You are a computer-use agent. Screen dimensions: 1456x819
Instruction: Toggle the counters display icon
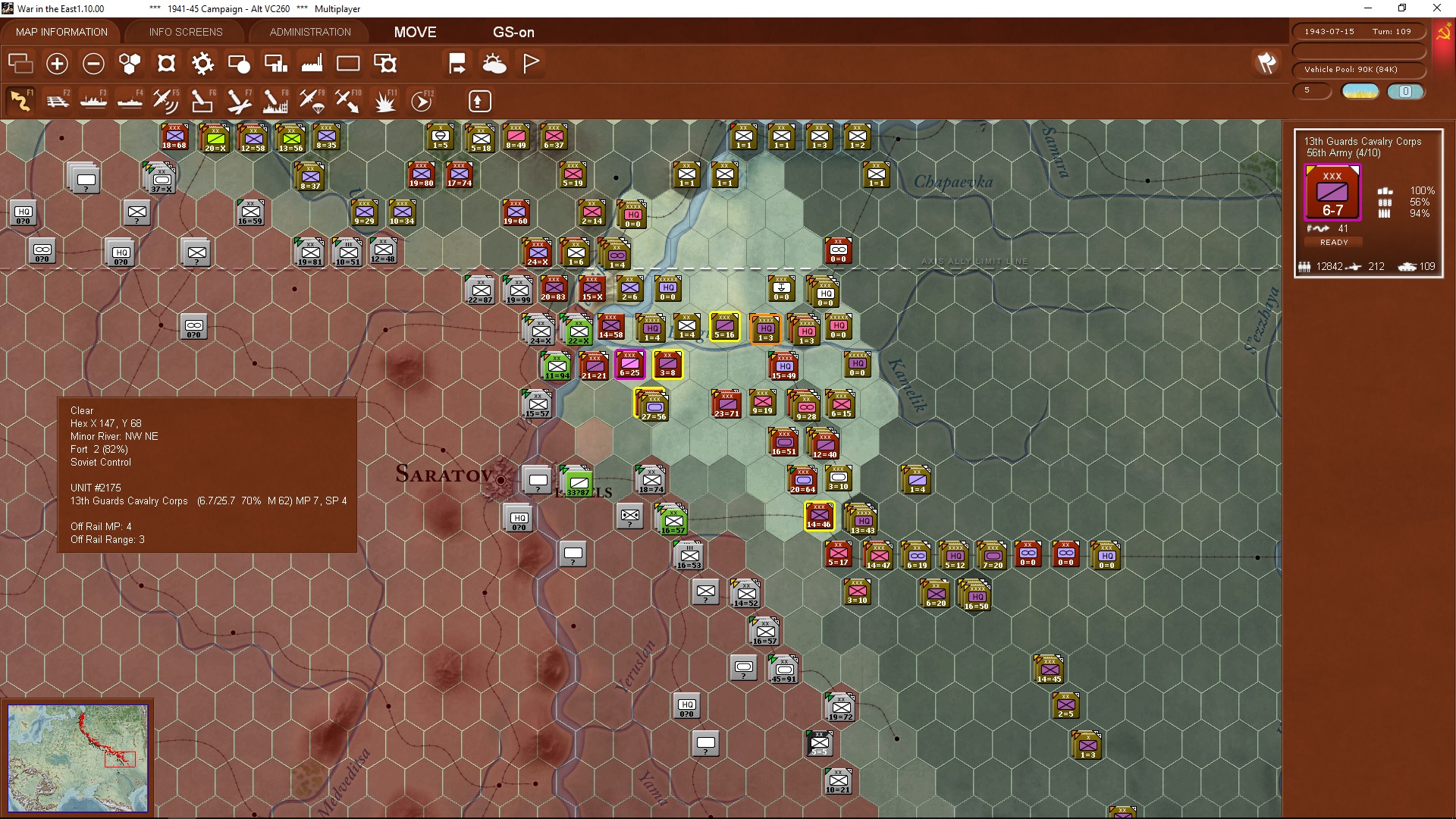(20, 64)
